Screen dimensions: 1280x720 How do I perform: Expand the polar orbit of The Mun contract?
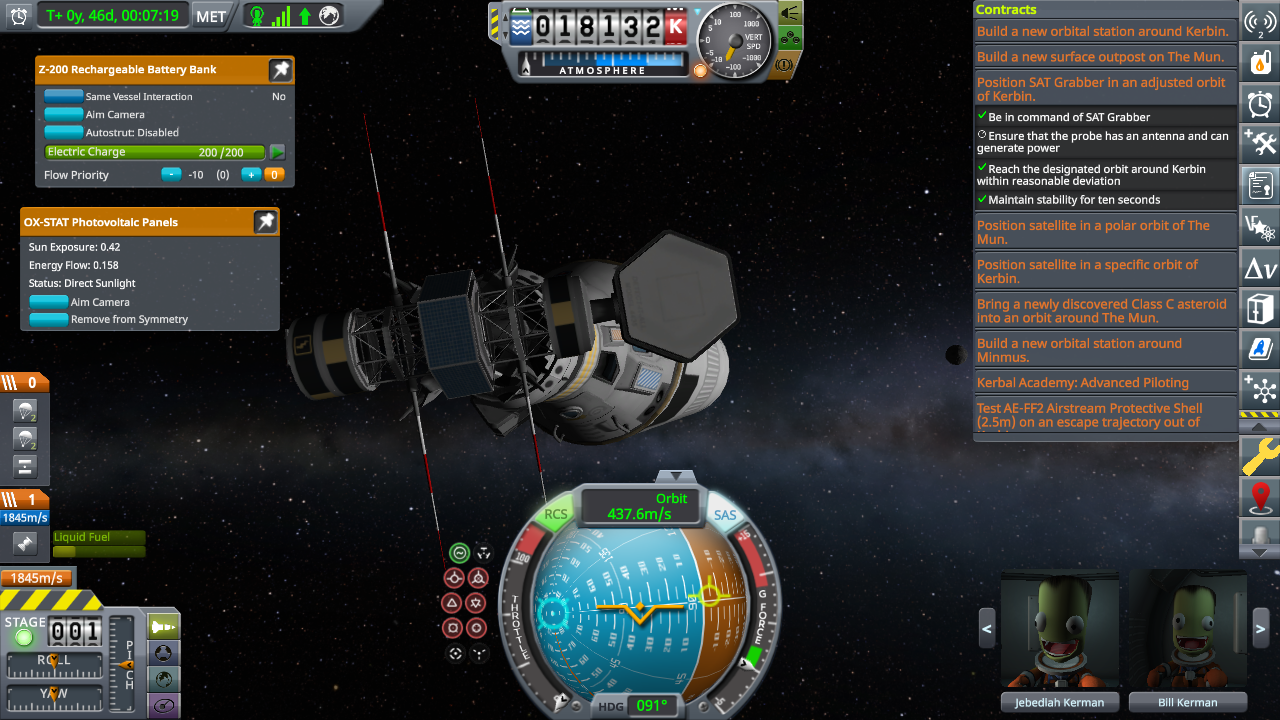tap(1093, 232)
